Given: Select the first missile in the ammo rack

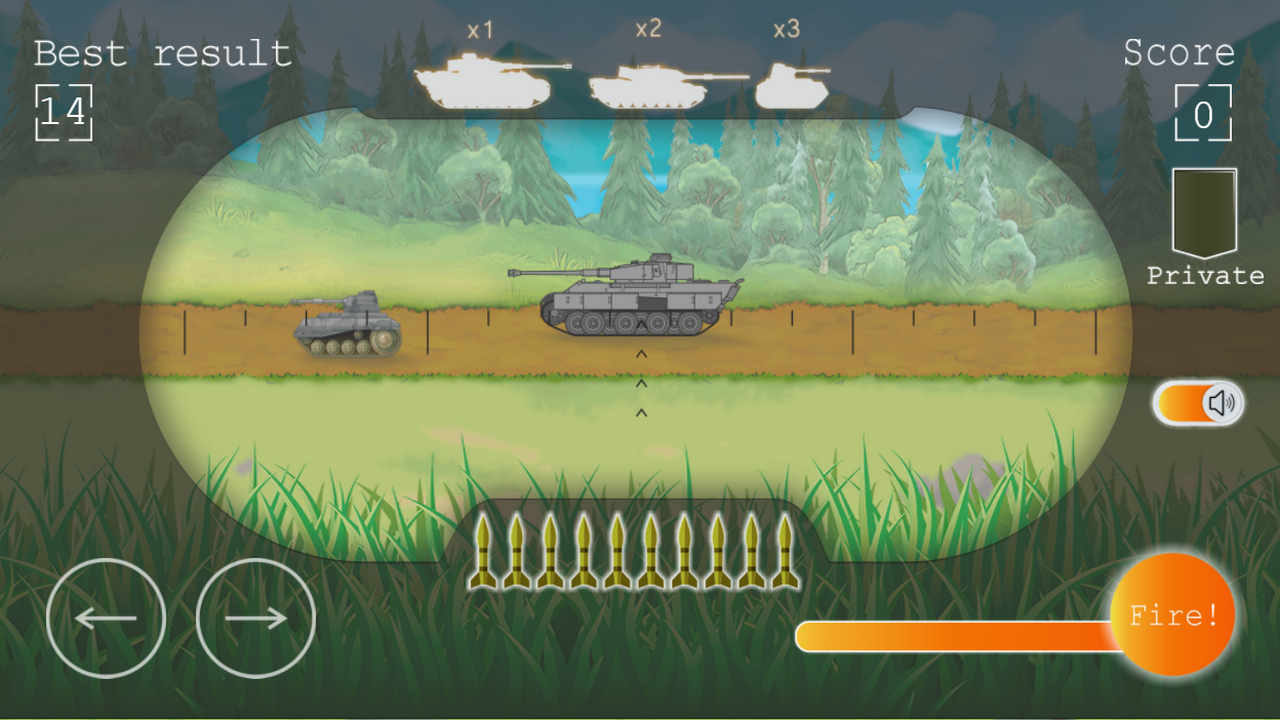Looking at the screenshot, I should click(x=483, y=553).
